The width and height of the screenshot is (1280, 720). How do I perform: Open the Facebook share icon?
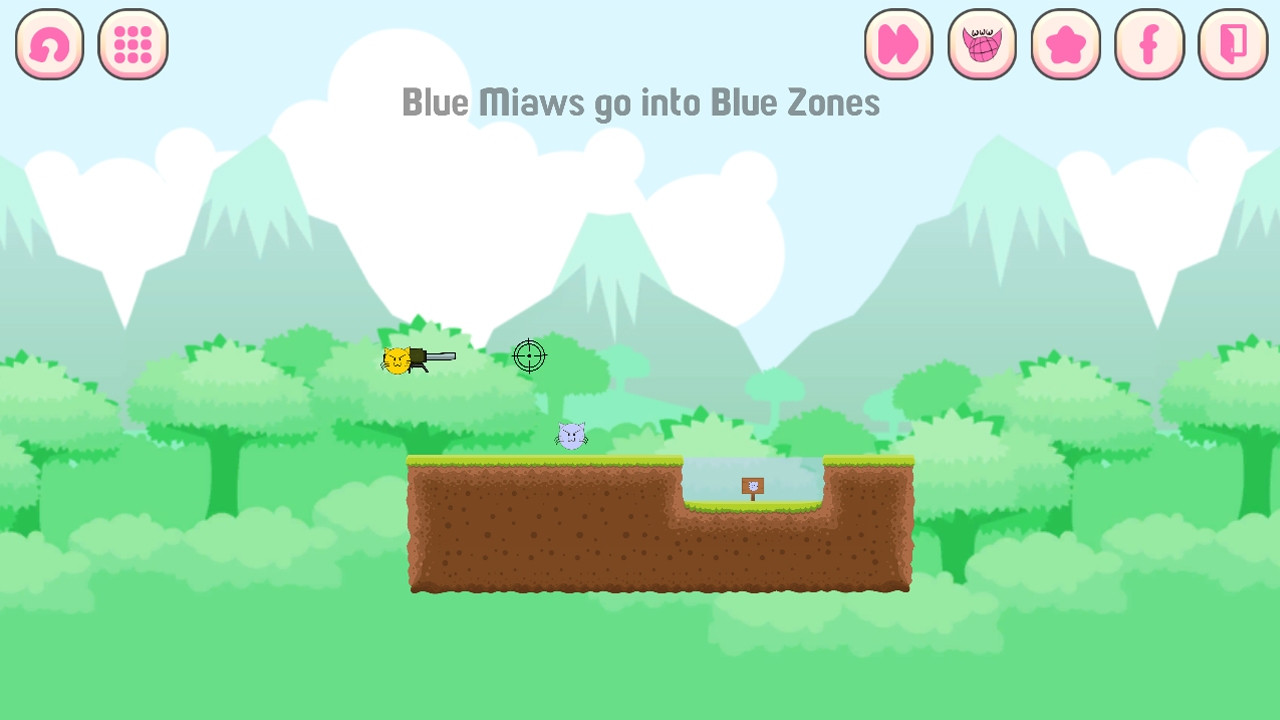pos(1148,43)
